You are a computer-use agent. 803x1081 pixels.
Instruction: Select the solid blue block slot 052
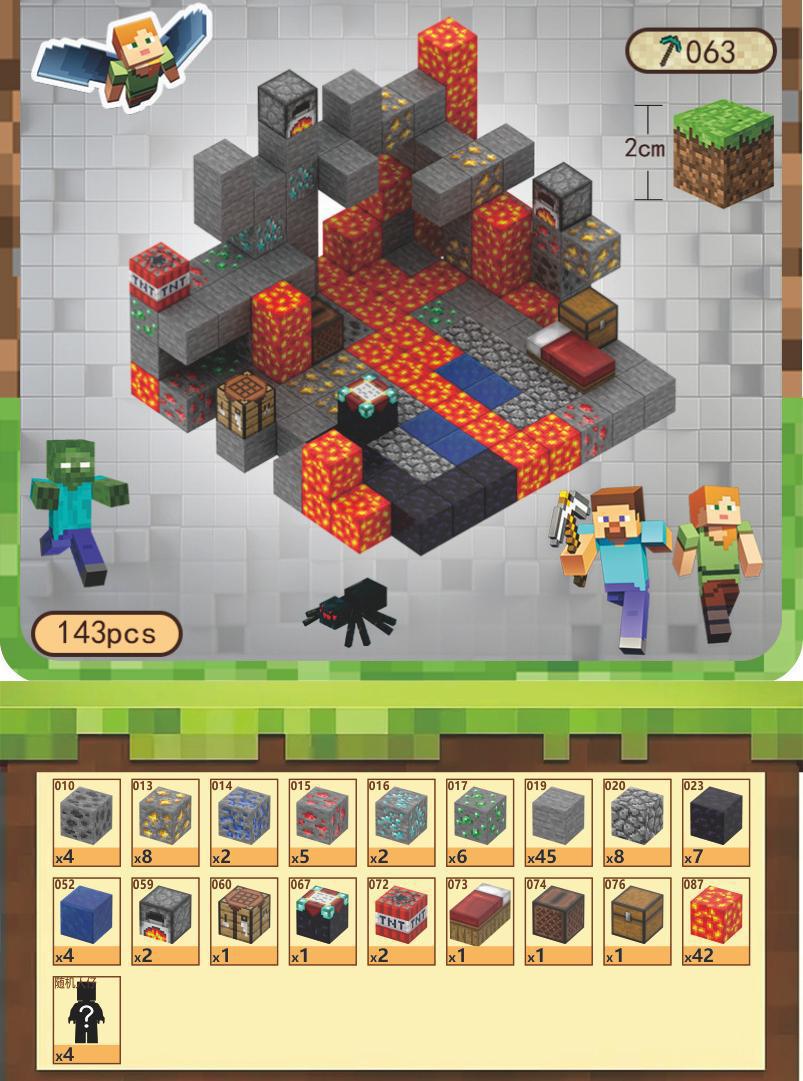[86, 921]
